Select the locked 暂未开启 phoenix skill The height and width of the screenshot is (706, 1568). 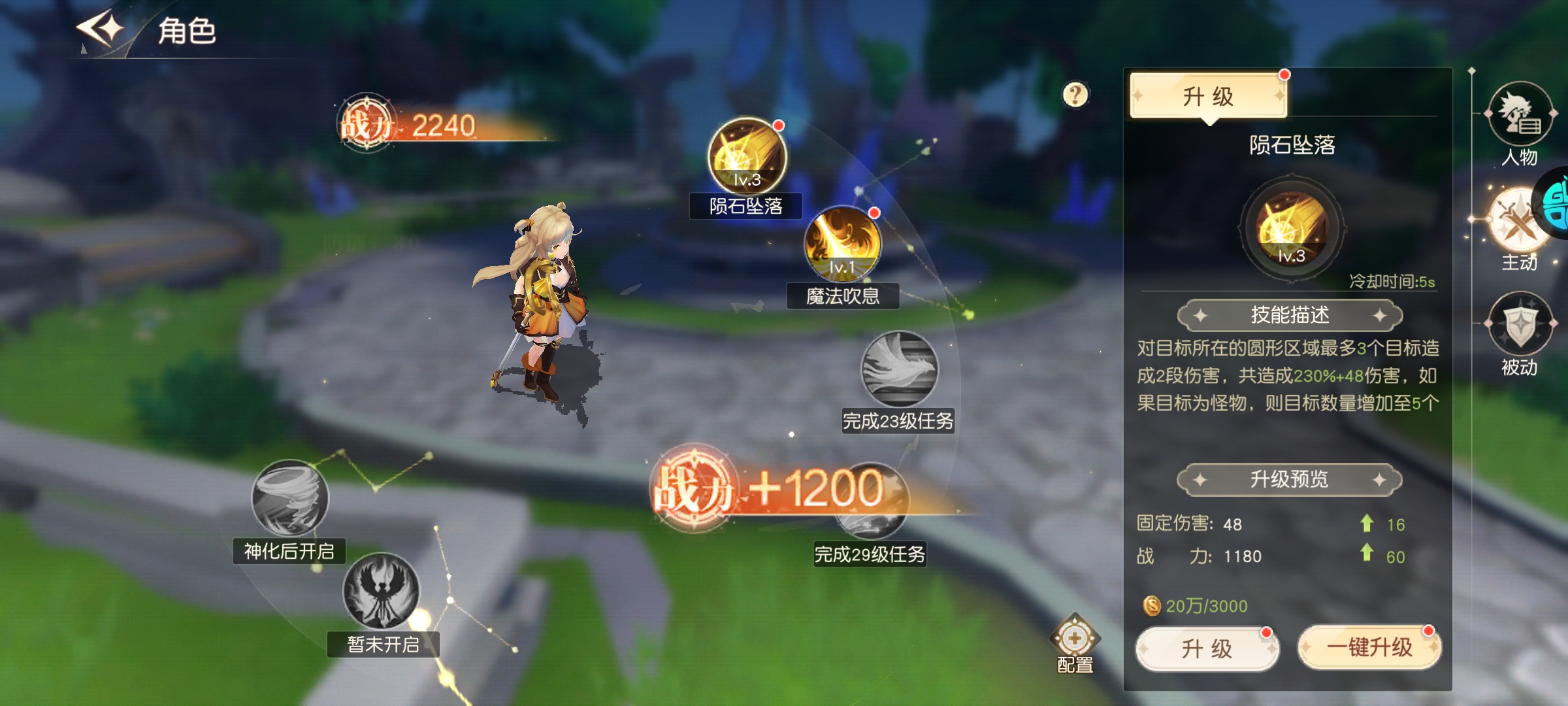(x=382, y=591)
